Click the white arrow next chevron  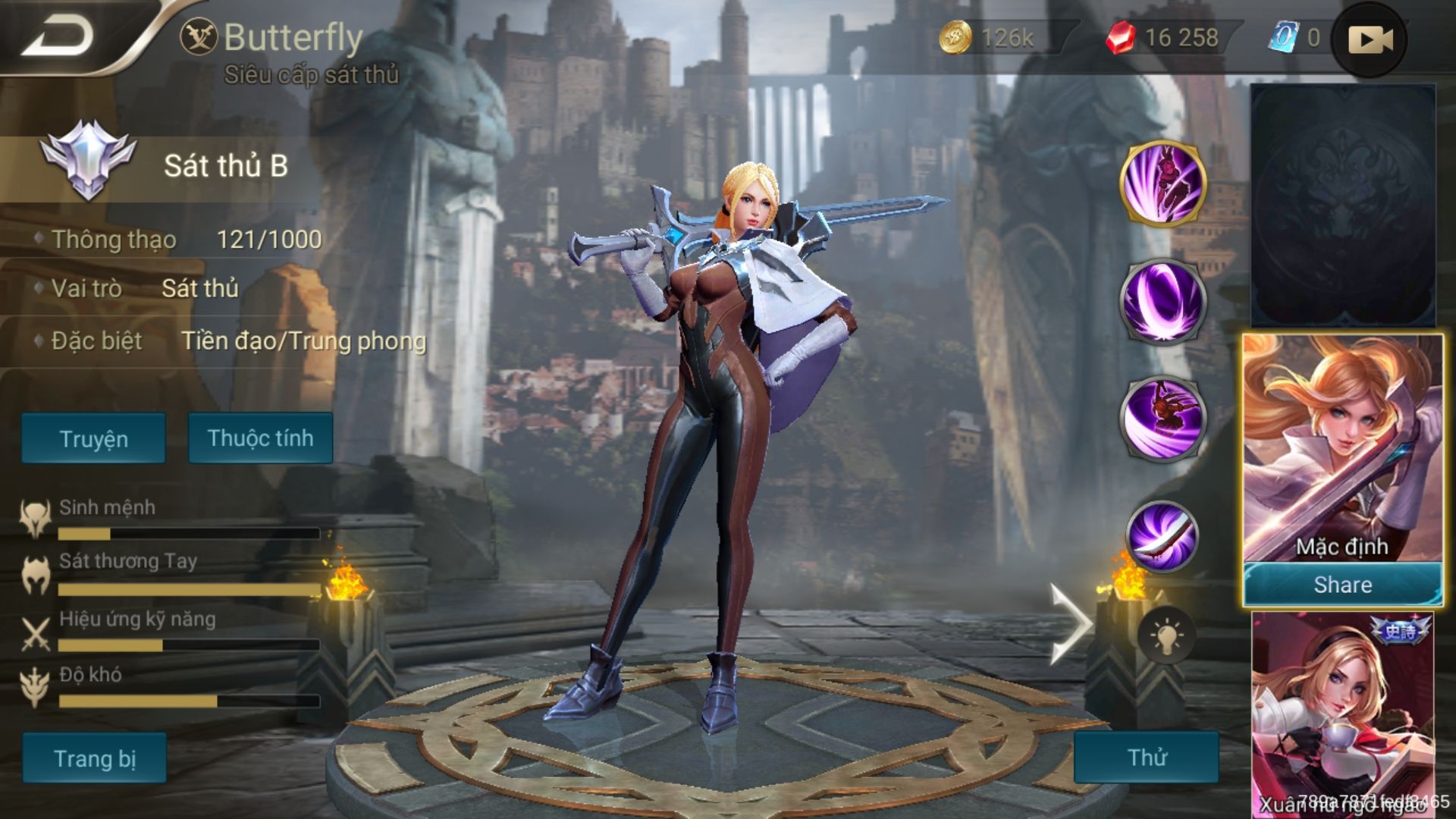tap(1069, 623)
